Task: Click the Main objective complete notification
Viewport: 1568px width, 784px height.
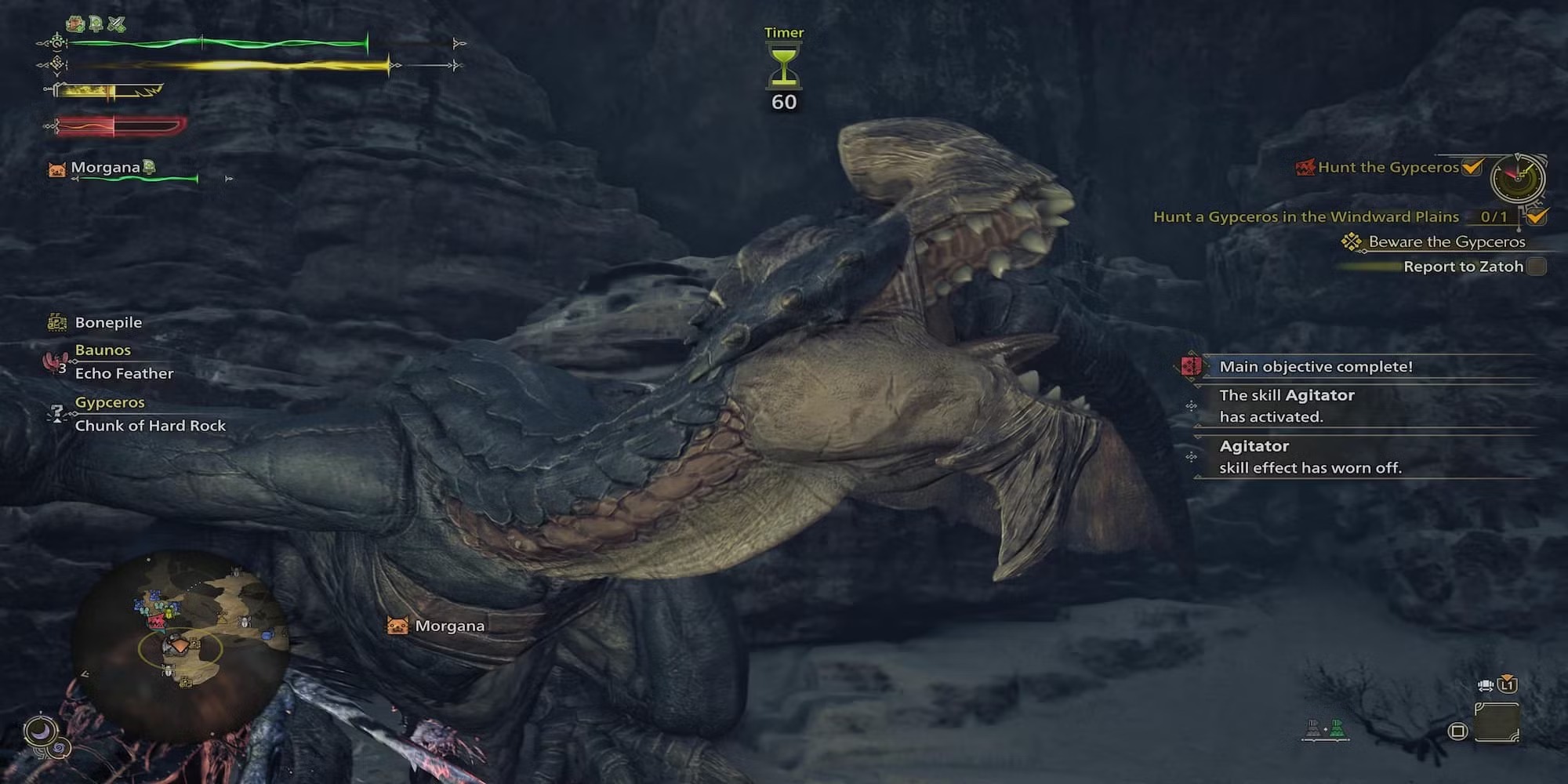Action: 1316,367
